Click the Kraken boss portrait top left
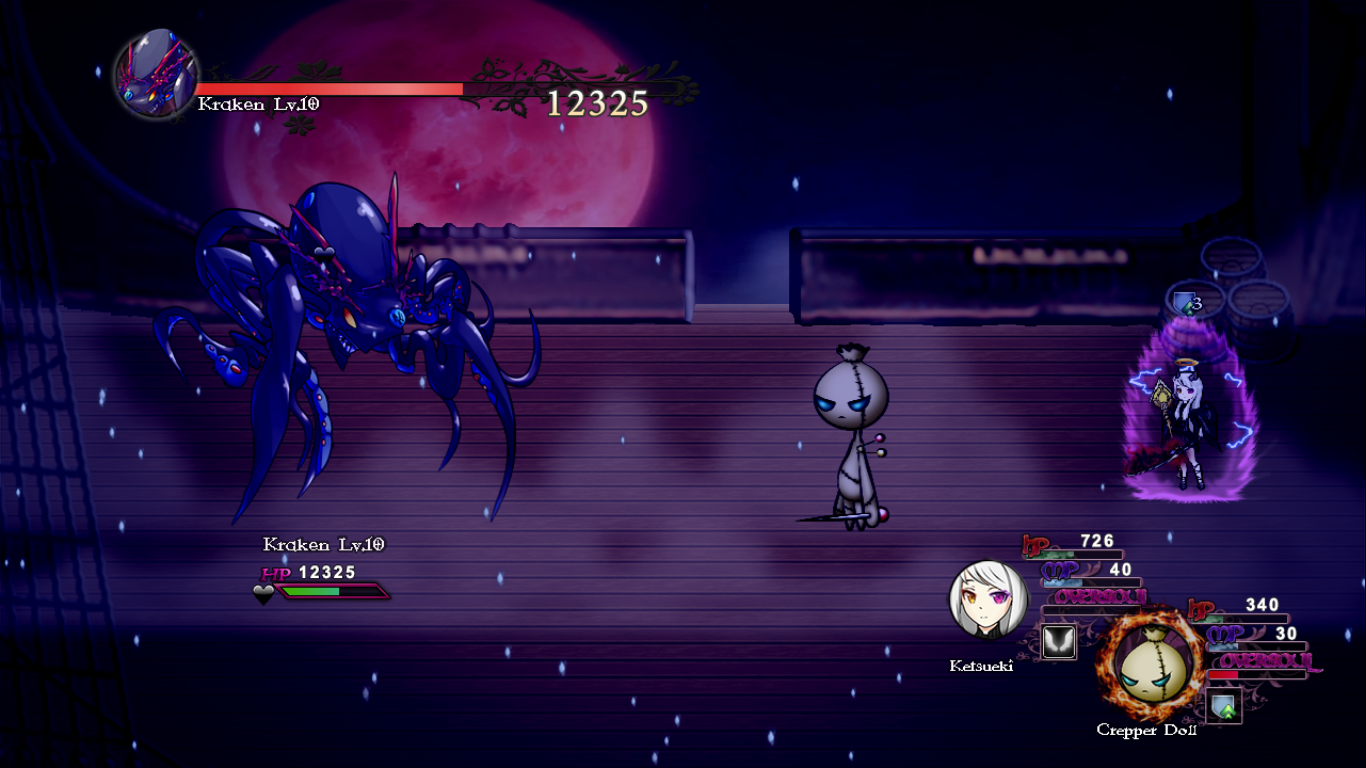 click(x=152, y=72)
